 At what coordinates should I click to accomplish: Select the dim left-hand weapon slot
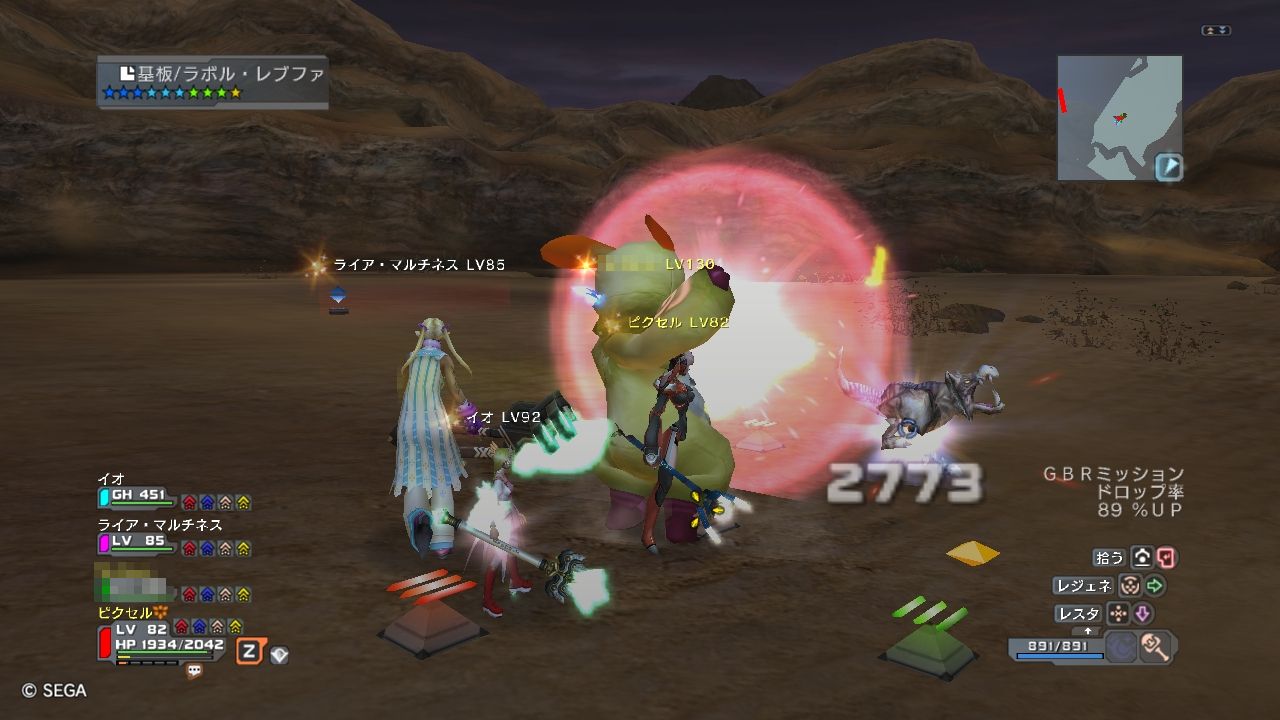click(1121, 647)
